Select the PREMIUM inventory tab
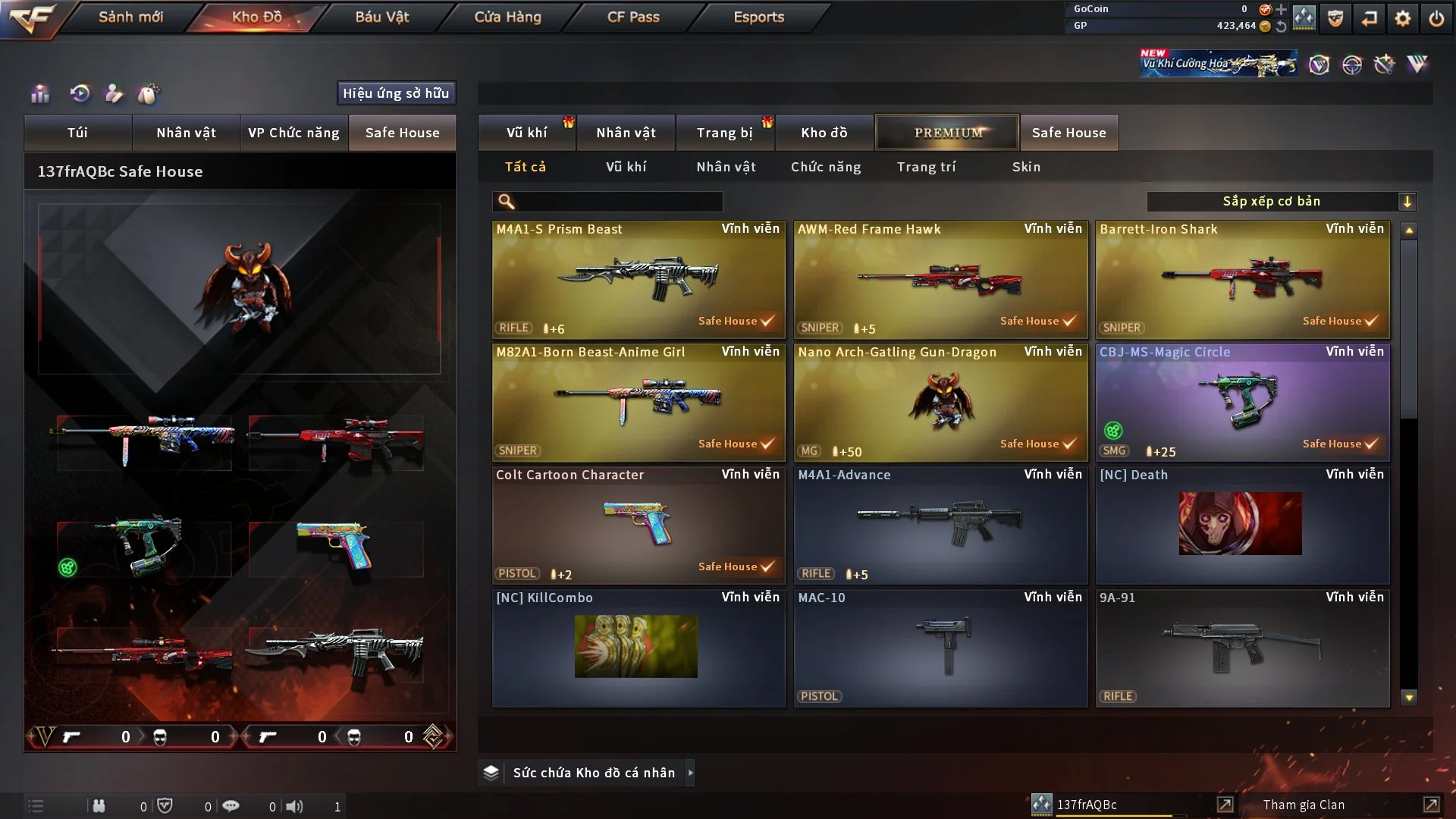This screenshot has height=819, width=1456. point(947,133)
